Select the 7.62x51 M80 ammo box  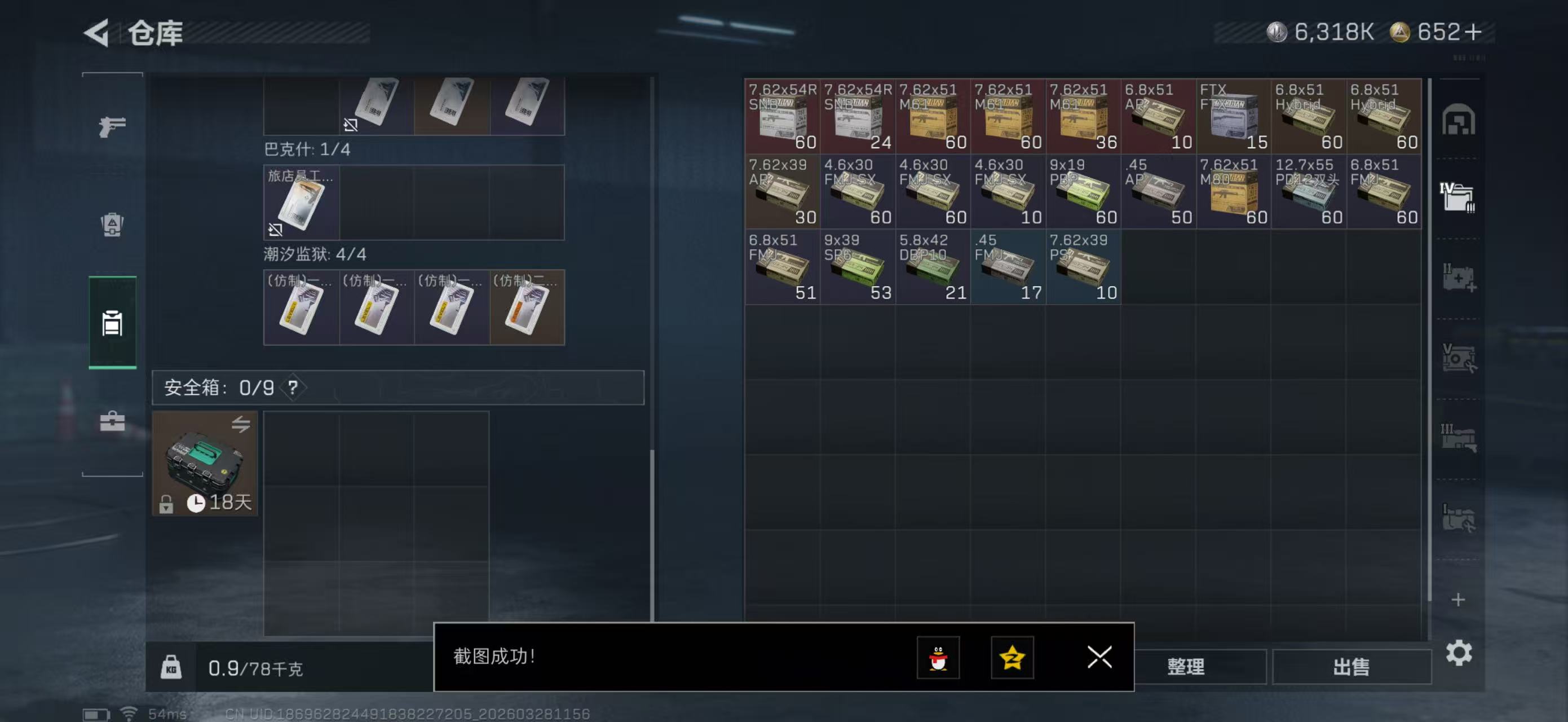click(1233, 192)
